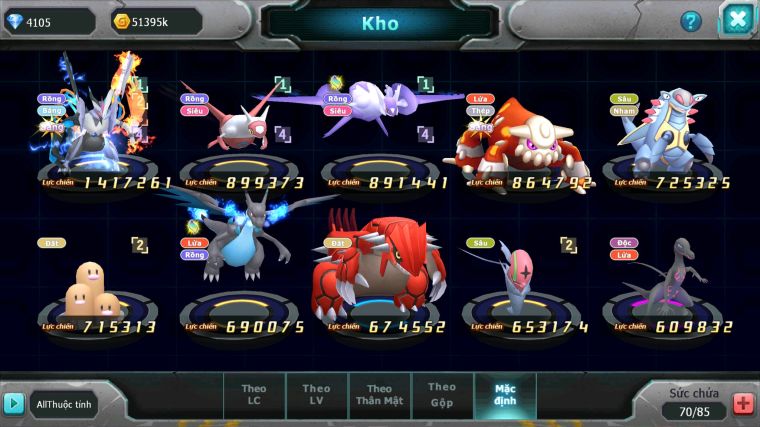The image size is (760, 427).
Task: Sort by the Theo LC tab
Action: 254,395
